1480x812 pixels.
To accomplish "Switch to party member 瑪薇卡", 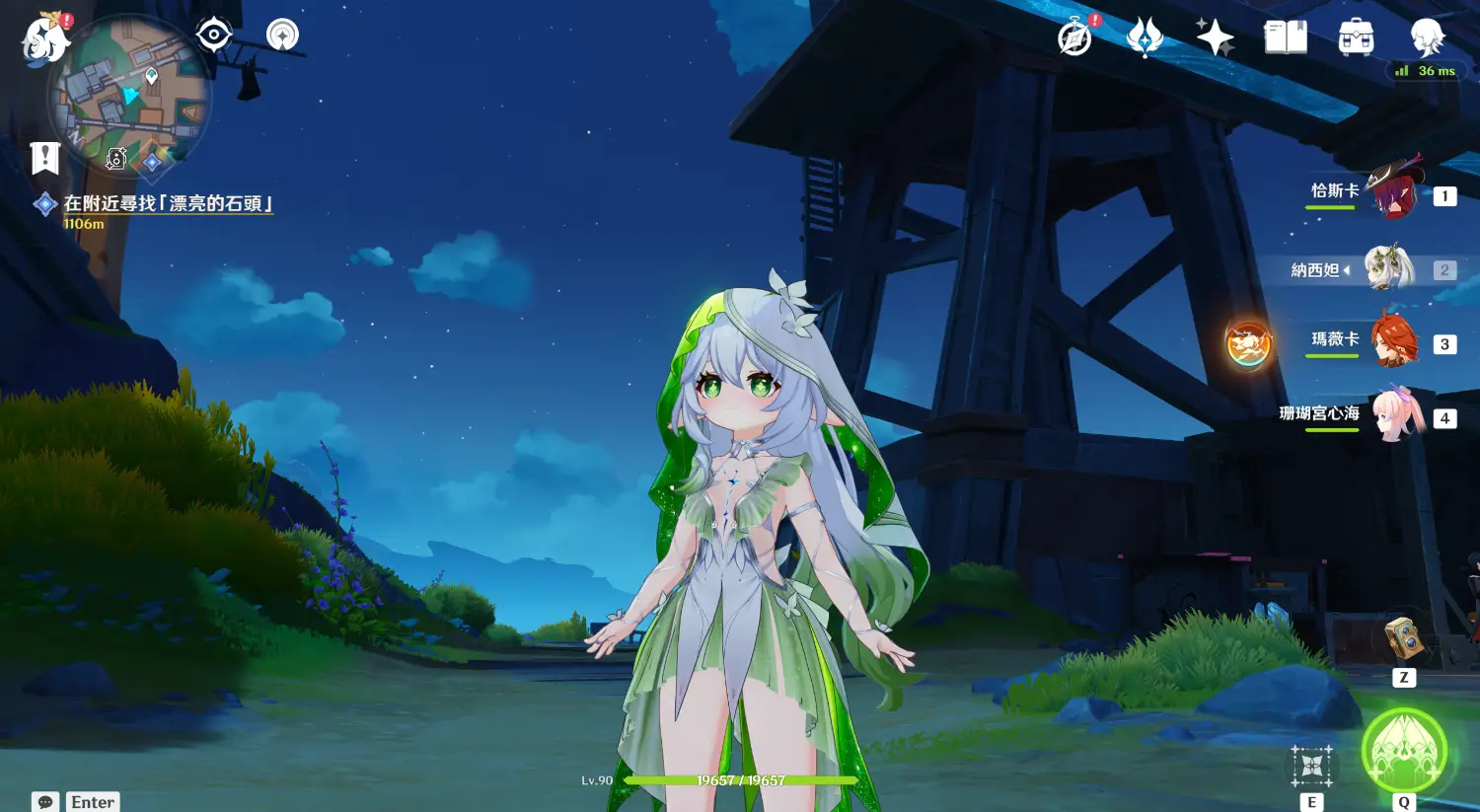I will coord(1392,340).
